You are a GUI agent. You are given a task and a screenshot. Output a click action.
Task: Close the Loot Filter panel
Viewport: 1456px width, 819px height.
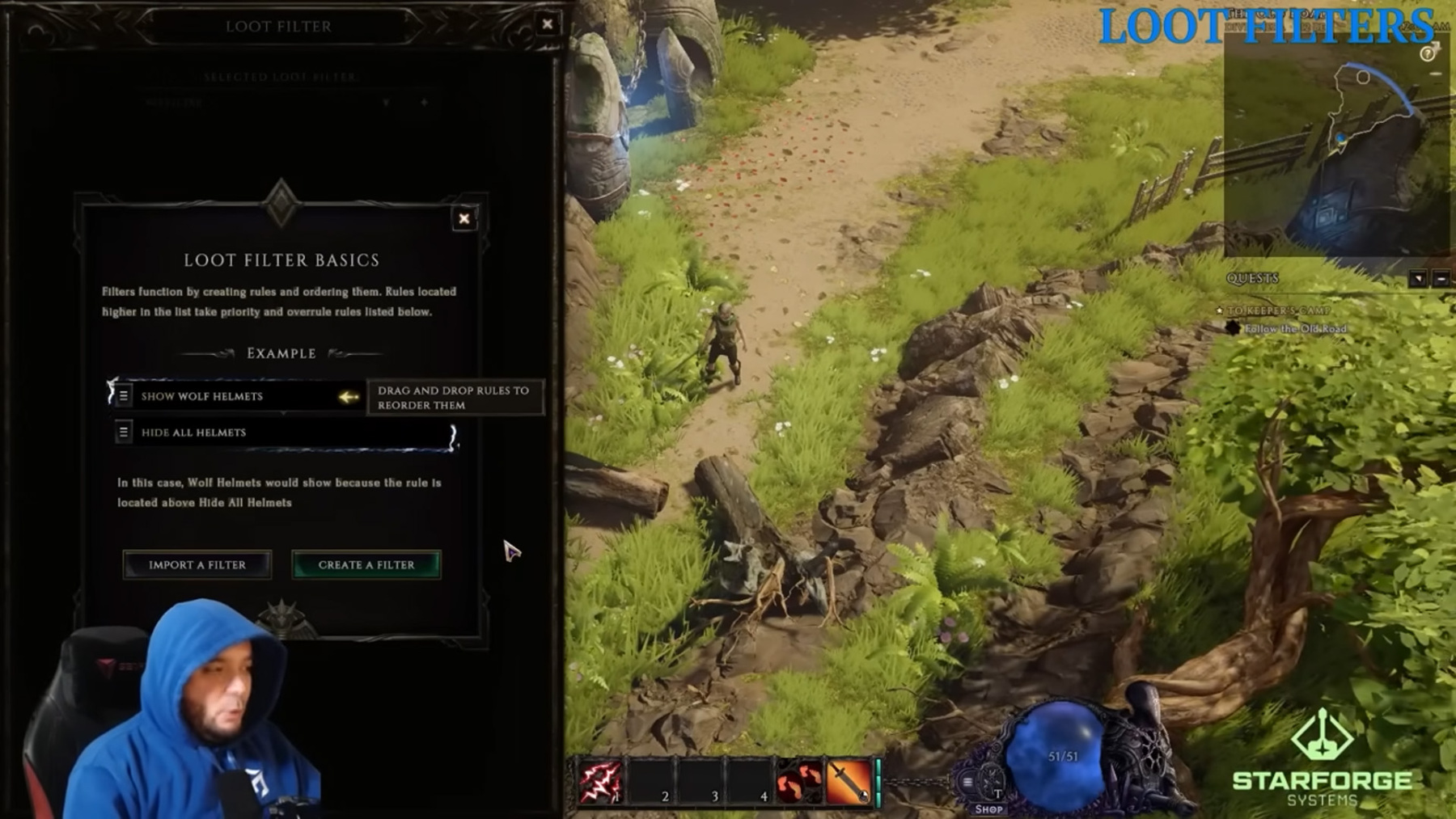[548, 24]
